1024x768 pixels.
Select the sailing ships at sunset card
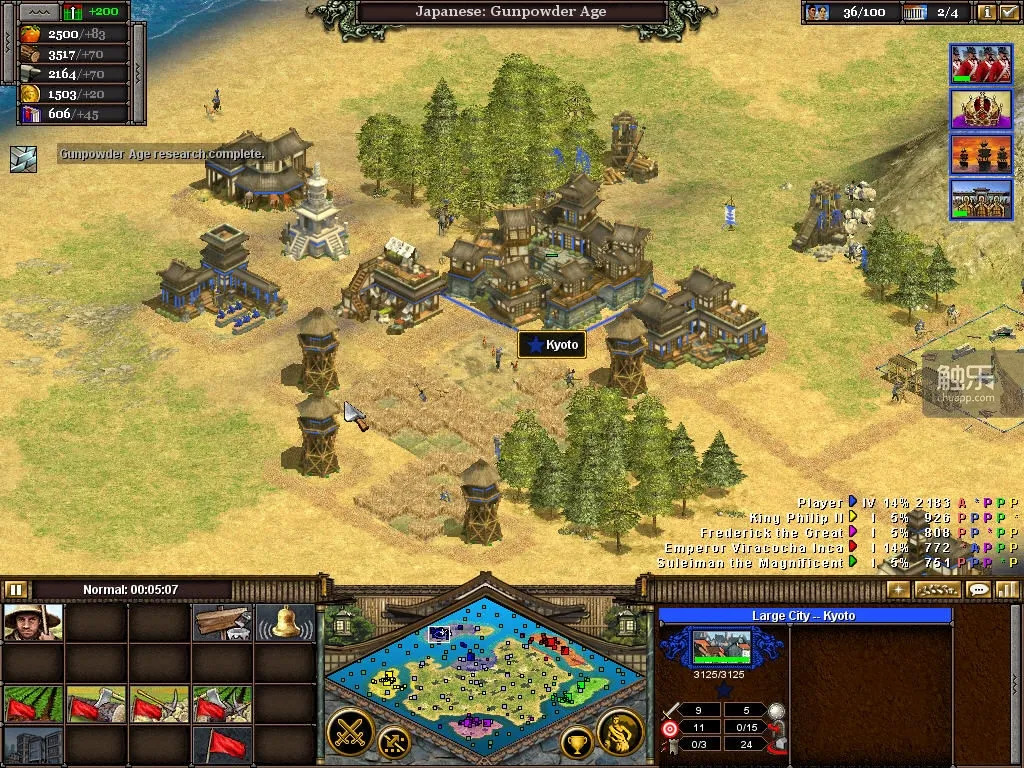pyautogui.click(x=981, y=154)
